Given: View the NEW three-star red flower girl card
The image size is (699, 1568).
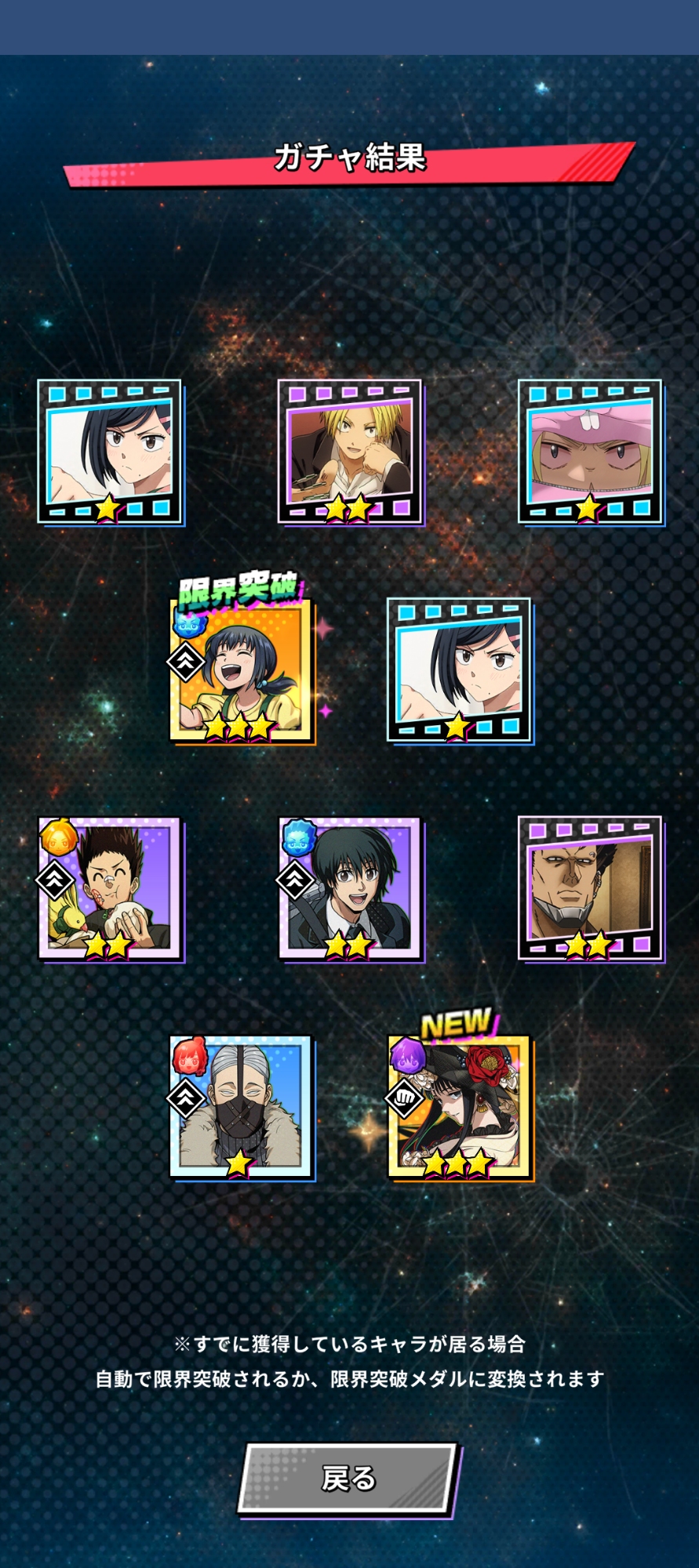Looking at the screenshot, I should pos(460,1106).
